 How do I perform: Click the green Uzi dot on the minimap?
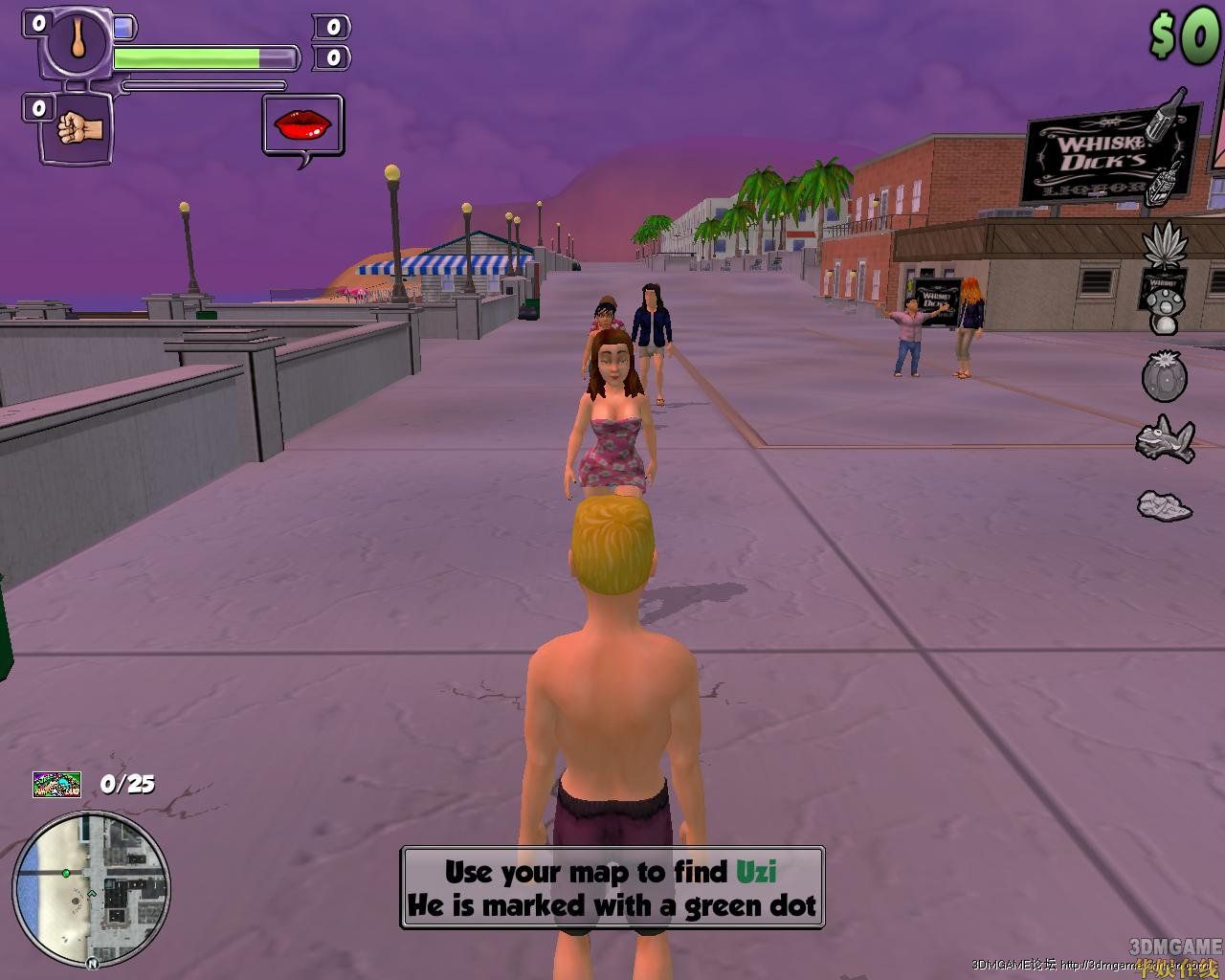point(66,873)
